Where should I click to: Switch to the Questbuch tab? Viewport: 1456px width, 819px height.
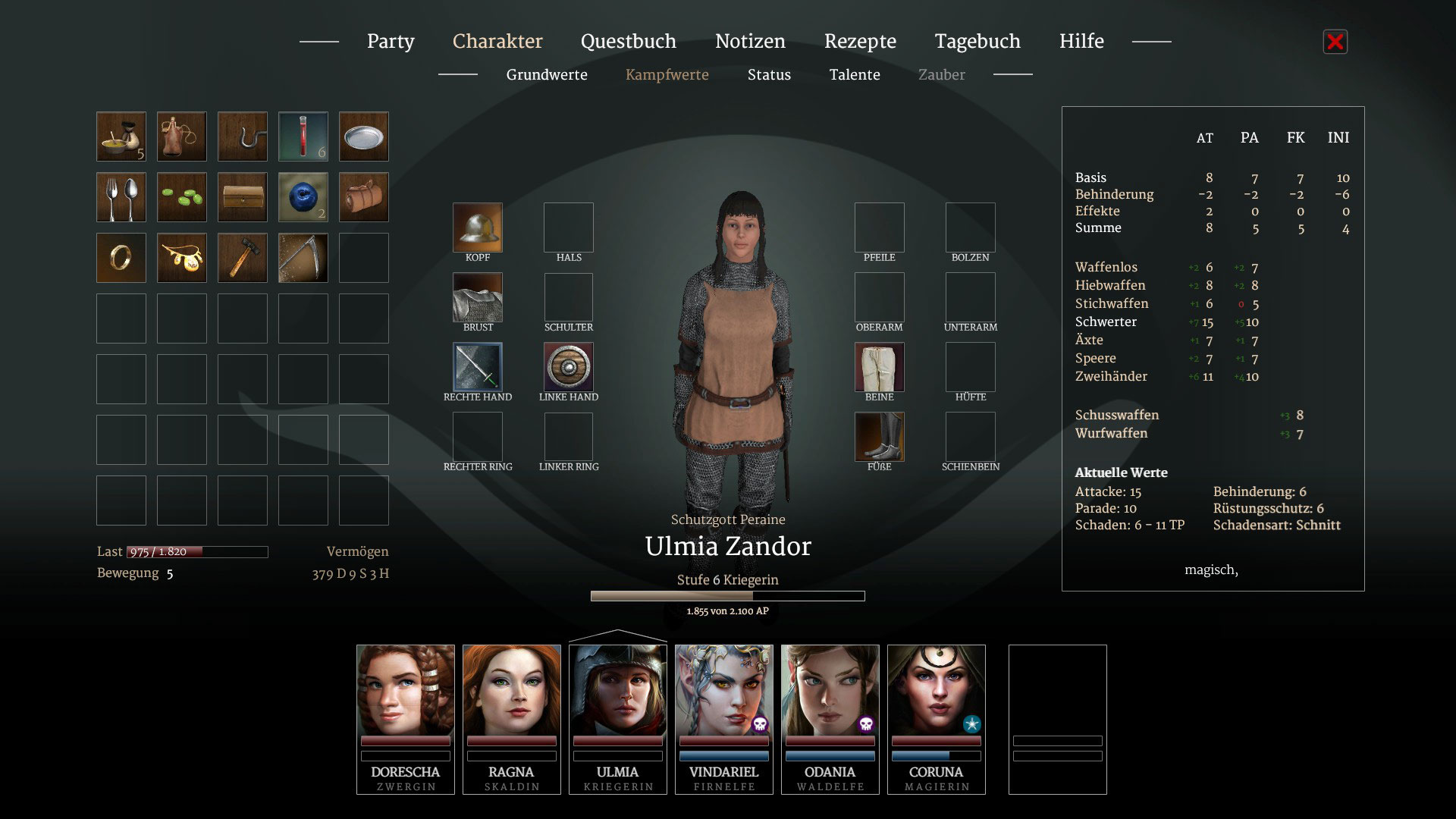click(628, 42)
